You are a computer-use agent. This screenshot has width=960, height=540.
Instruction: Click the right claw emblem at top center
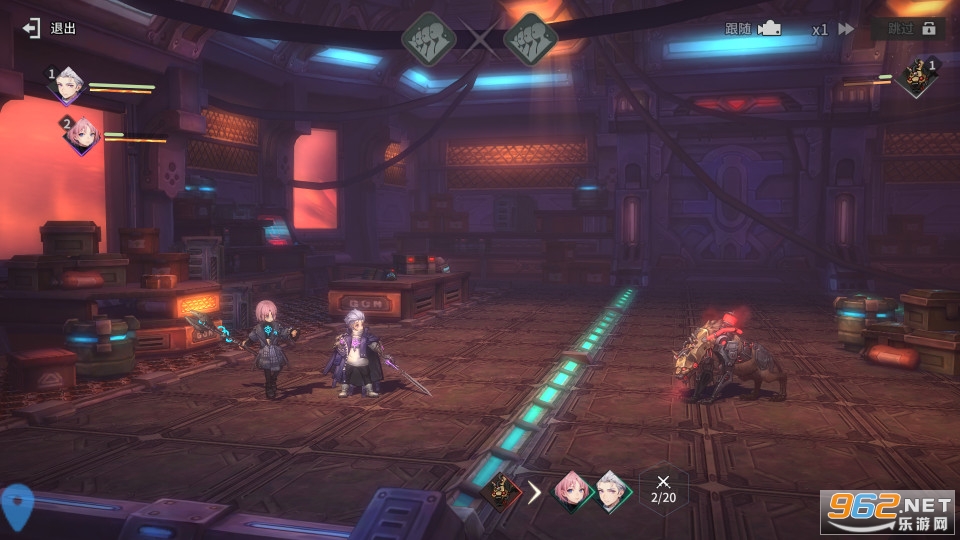(x=529, y=40)
